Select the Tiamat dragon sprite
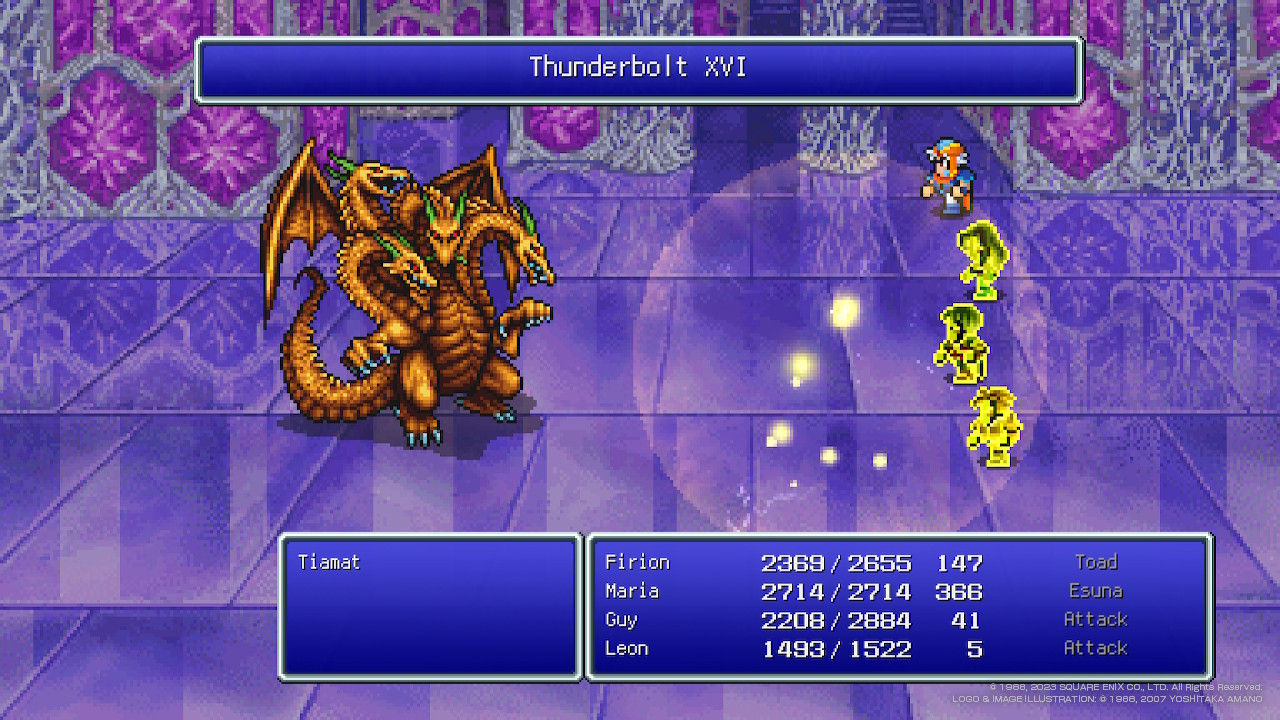The height and width of the screenshot is (720, 1280). [x=410, y=300]
